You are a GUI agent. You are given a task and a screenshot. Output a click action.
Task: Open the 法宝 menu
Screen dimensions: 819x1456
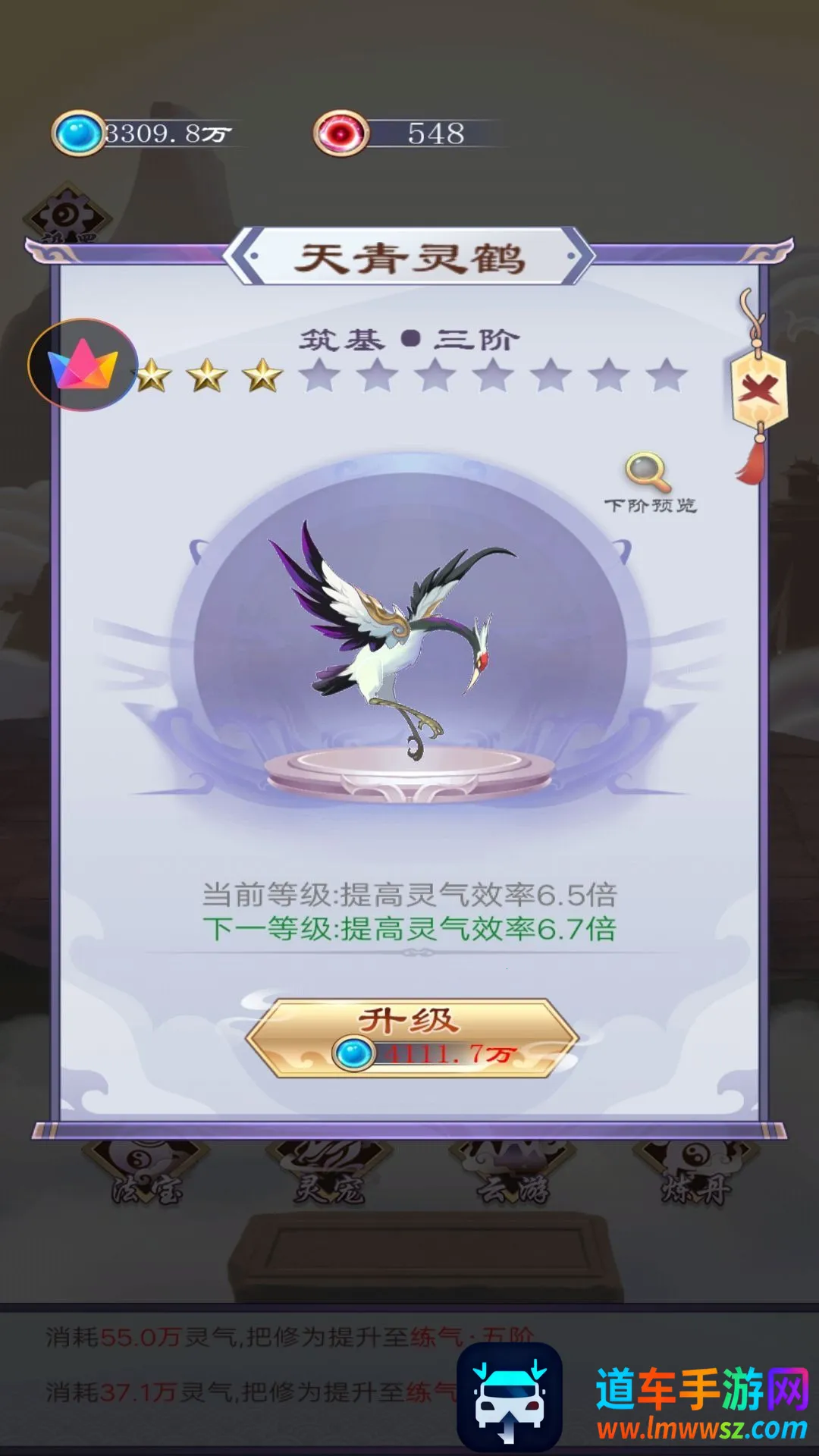pyautogui.click(x=146, y=1175)
